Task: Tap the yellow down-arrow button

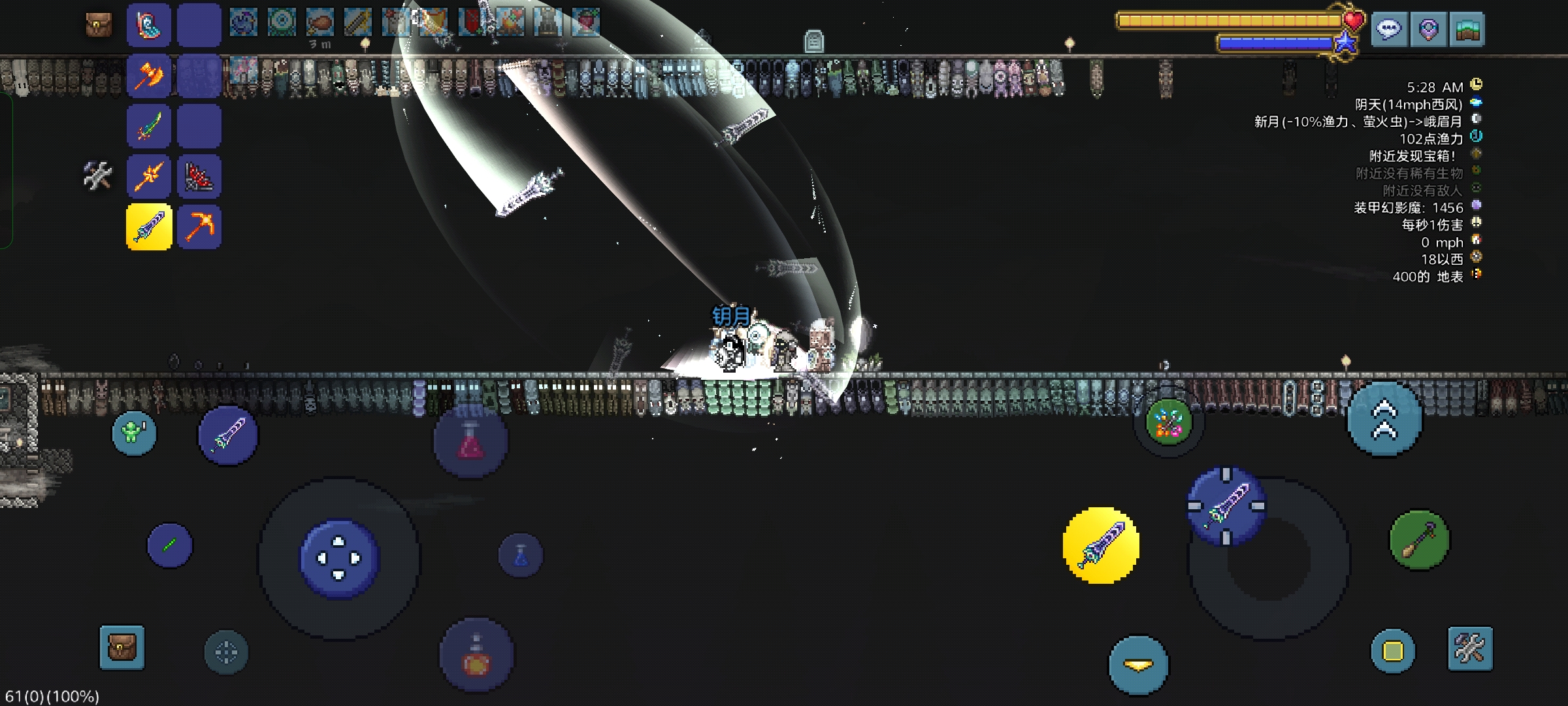Action: pos(1138,665)
